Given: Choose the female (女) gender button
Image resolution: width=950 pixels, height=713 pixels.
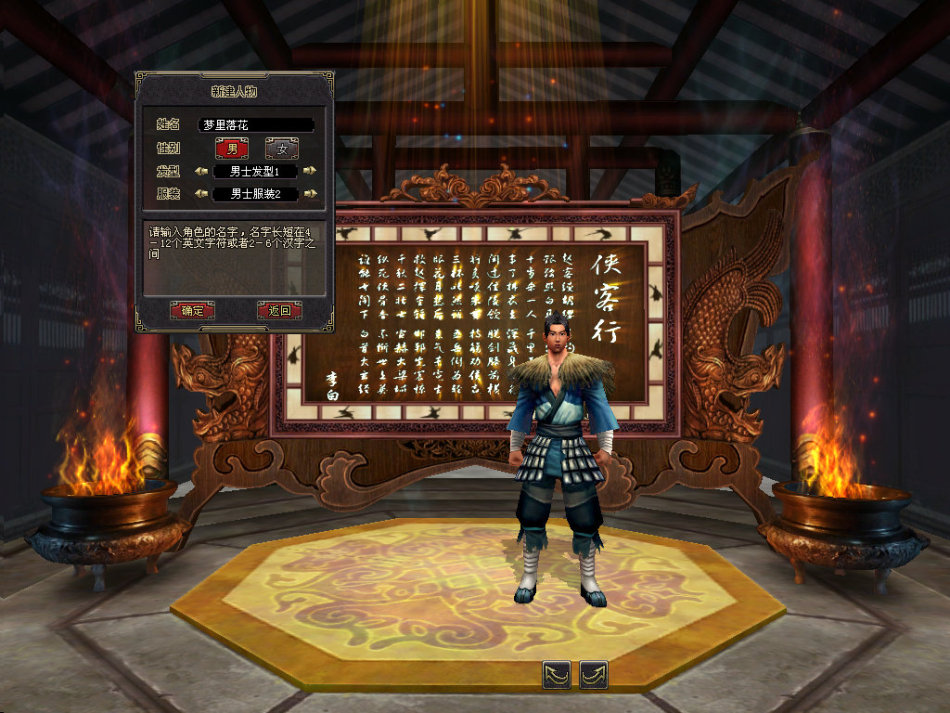Looking at the screenshot, I should (281, 148).
